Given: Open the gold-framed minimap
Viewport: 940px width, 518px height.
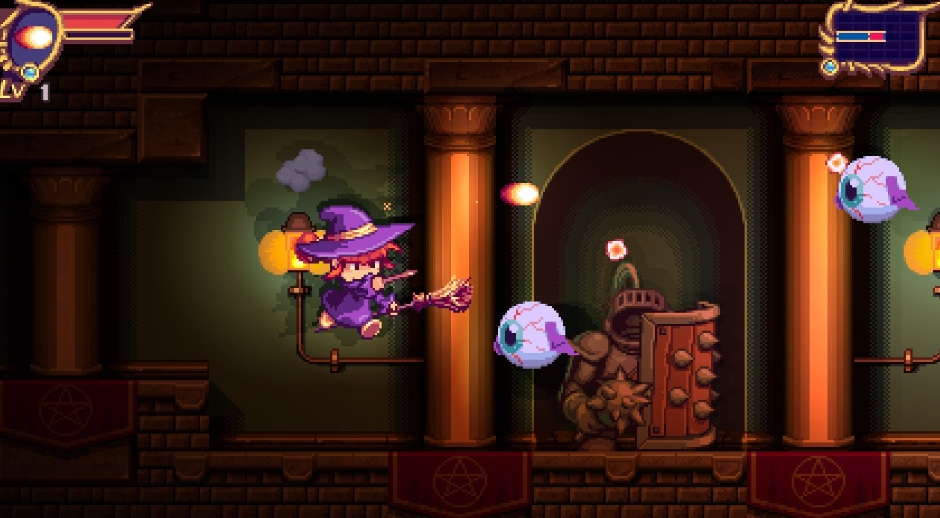Looking at the screenshot, I should (874, 35).
